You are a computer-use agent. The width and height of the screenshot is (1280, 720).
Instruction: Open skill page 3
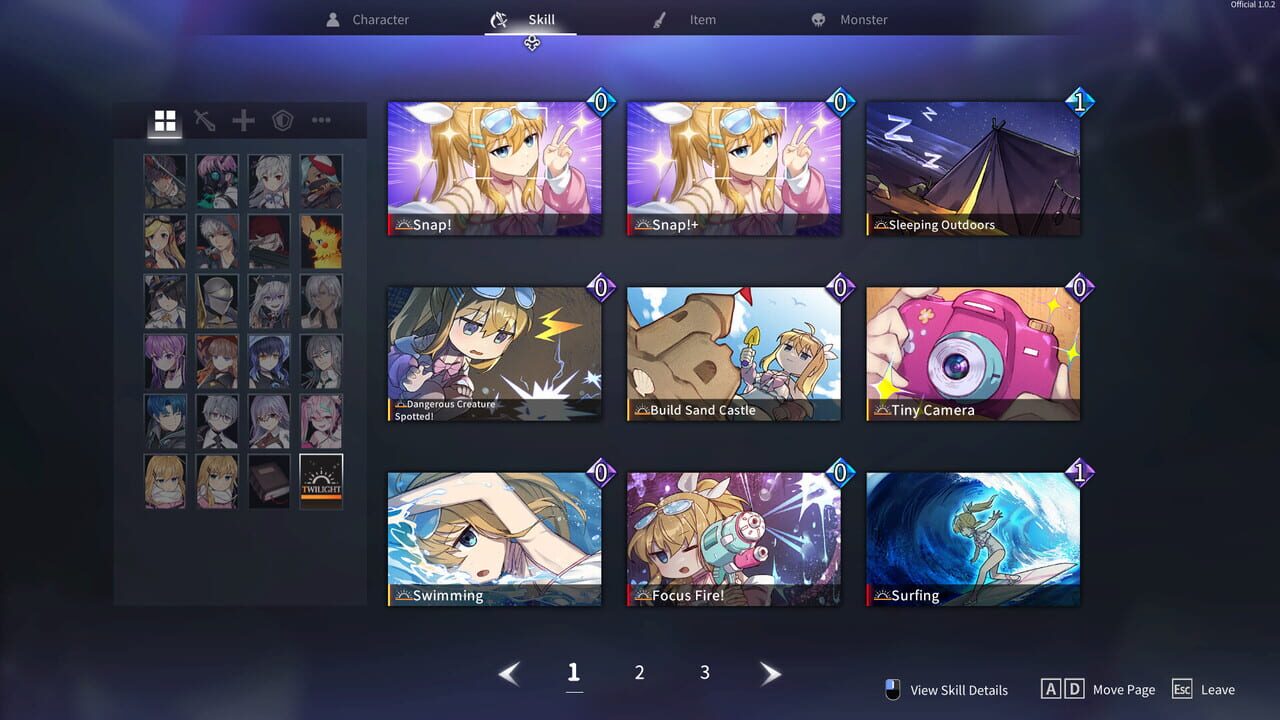pyautogui.click(x=704, y=672)
